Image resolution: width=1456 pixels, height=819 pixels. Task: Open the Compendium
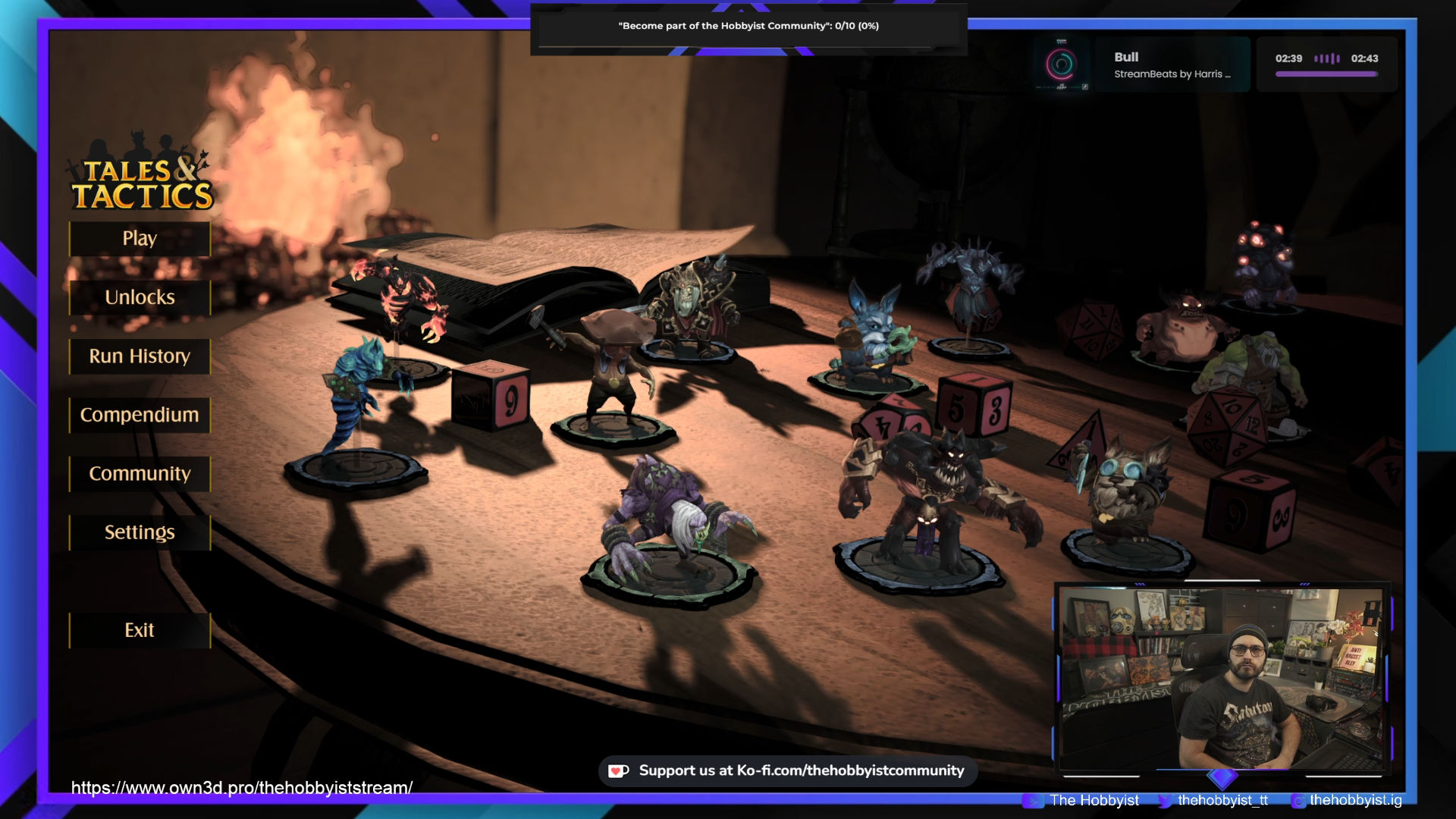tap(140, 415)
